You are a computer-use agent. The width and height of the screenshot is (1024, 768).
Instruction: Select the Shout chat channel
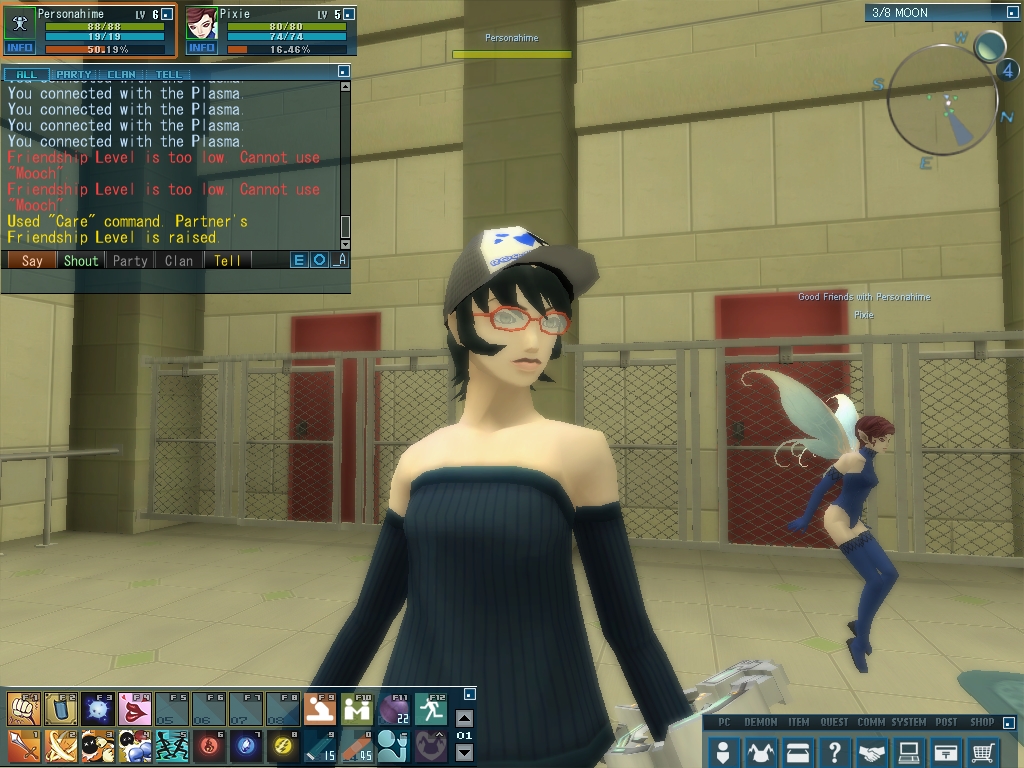pyautogui.click(x=81, y=260)
